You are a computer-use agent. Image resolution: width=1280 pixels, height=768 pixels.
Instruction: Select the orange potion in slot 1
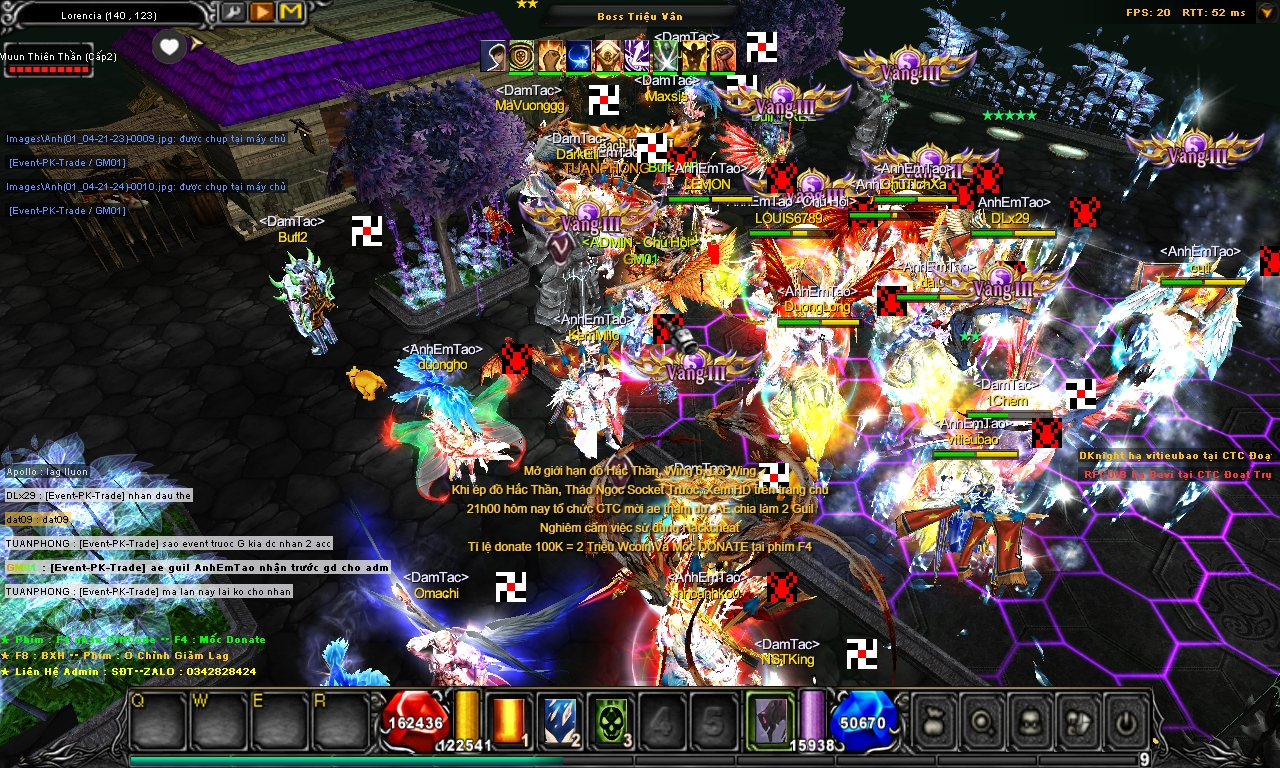point(510,720)
